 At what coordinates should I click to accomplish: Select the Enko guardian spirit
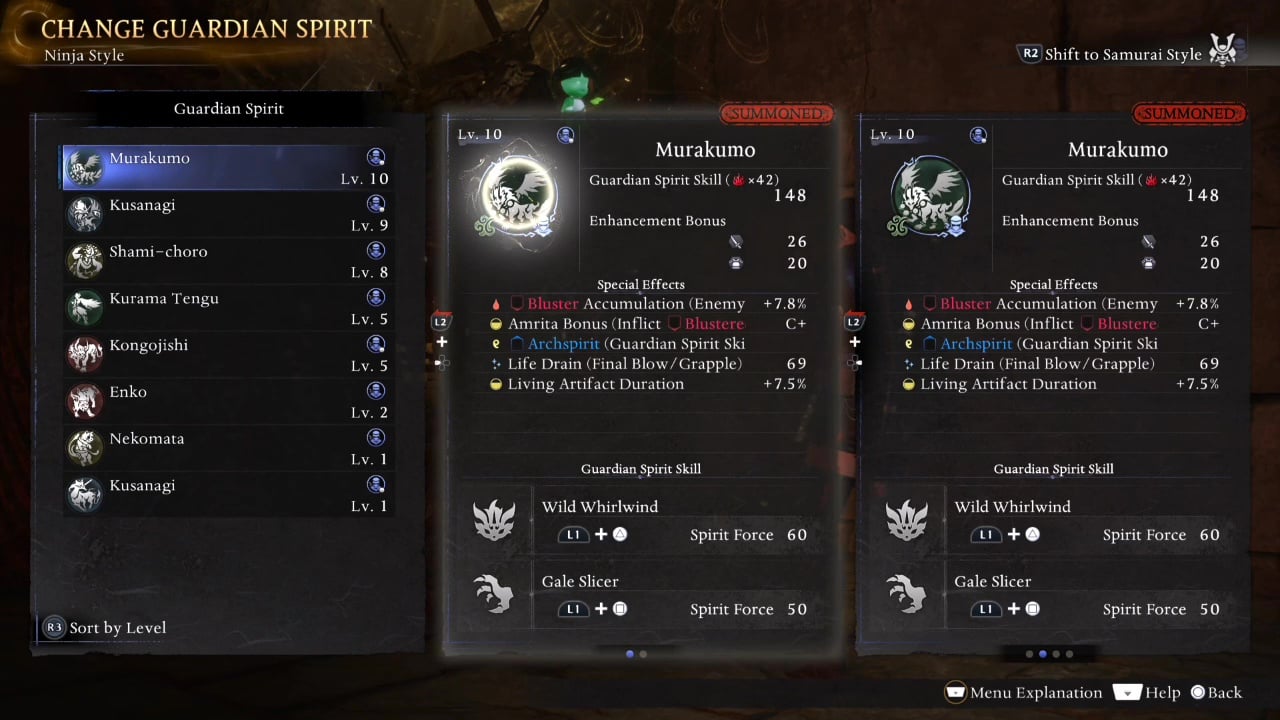(227, 401)
